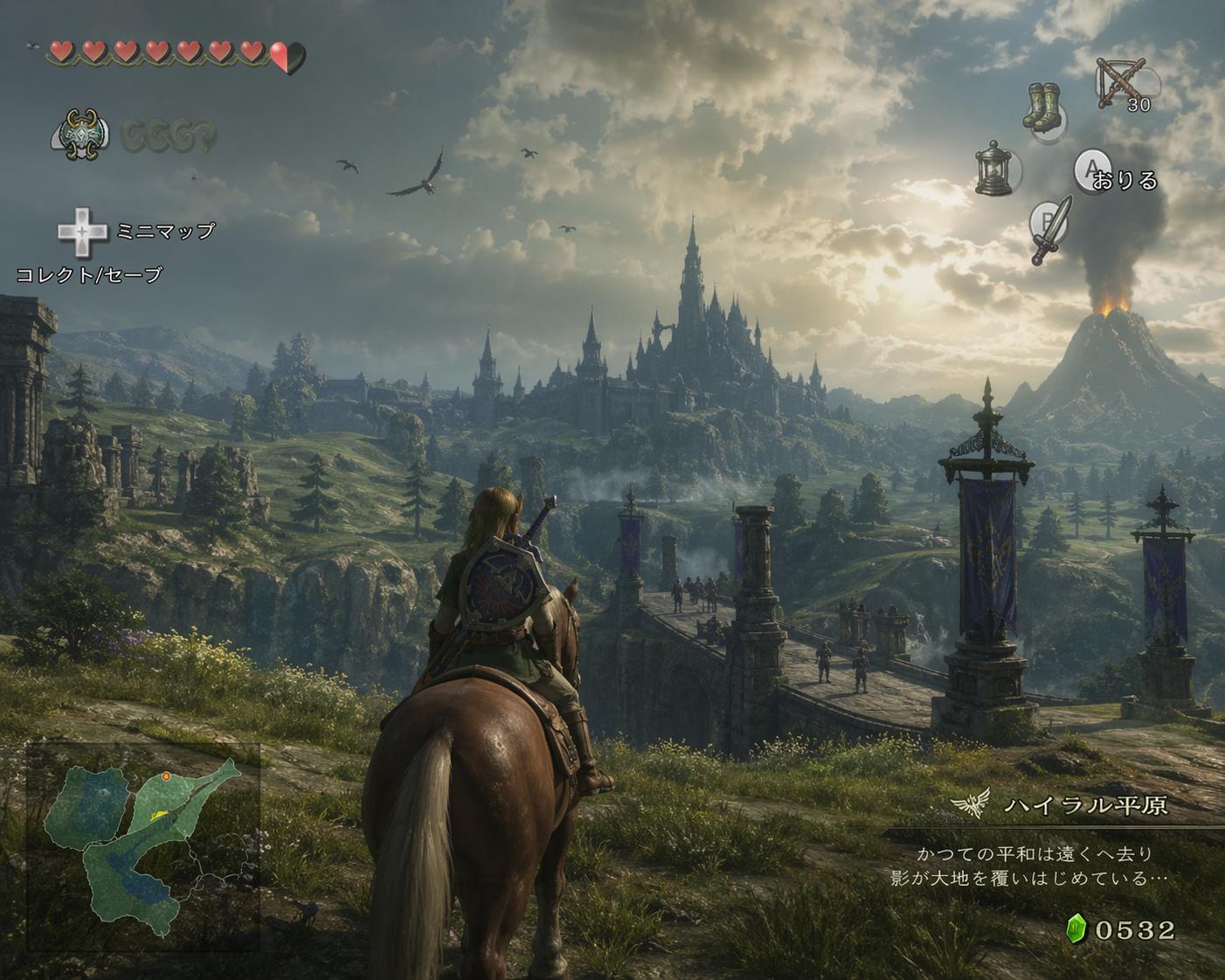The image size is (1225, 980).
Task: Toggle the ミニマップ label
Action: (x=165, y=231)
